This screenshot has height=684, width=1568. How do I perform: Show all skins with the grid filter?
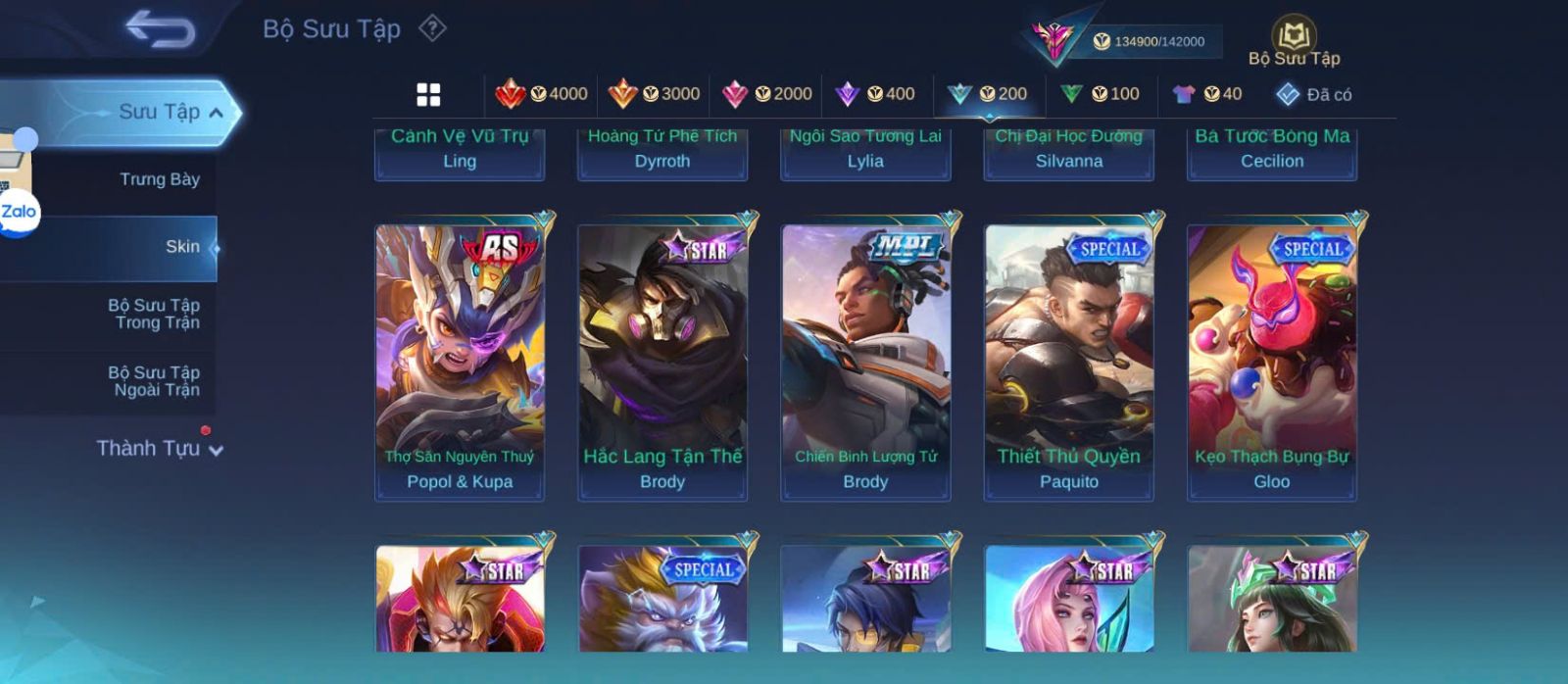[428, 94]
